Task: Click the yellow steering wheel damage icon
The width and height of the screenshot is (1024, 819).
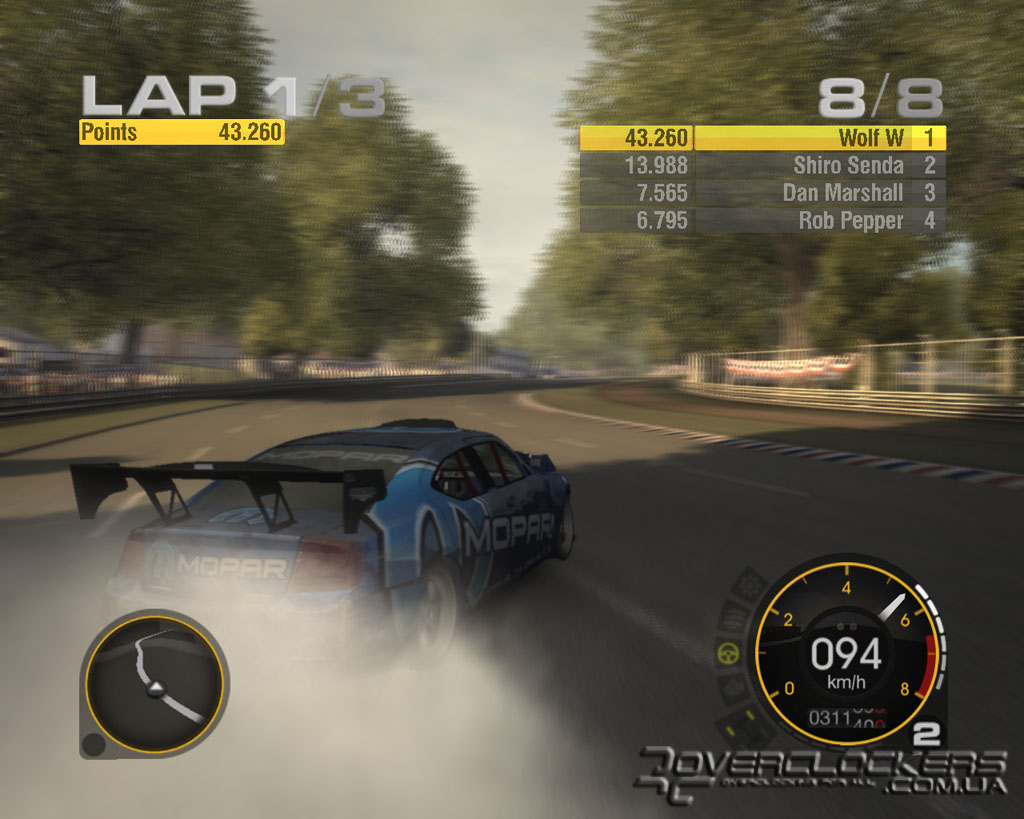Action: pyautogui.click(x=727, y=655)
